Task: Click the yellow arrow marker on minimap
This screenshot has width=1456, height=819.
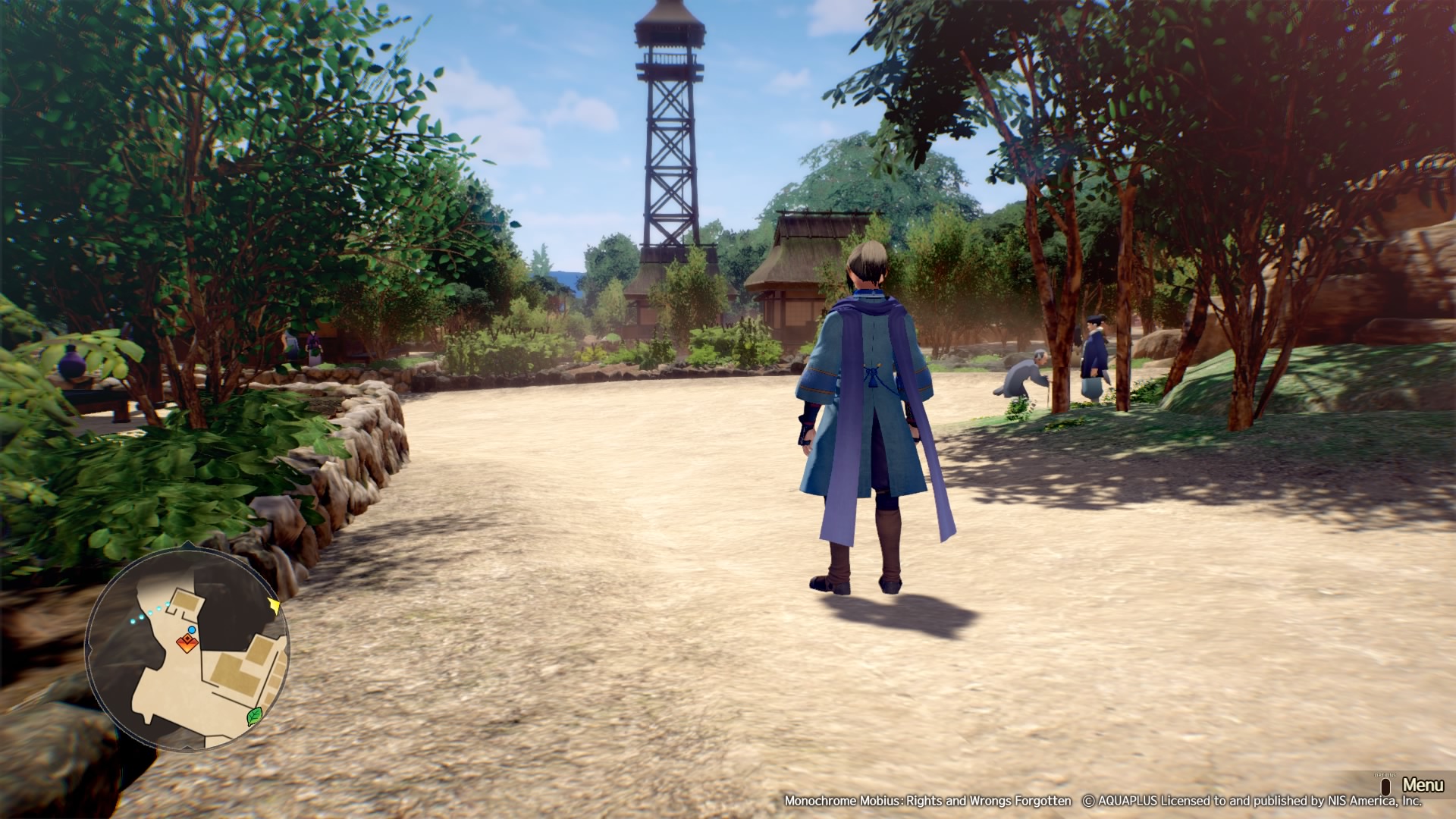Action: pos(274,606)
